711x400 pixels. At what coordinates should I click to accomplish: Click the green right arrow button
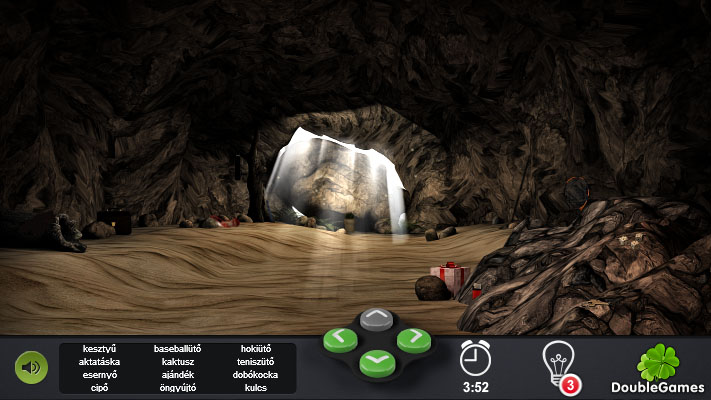[413, 340]
